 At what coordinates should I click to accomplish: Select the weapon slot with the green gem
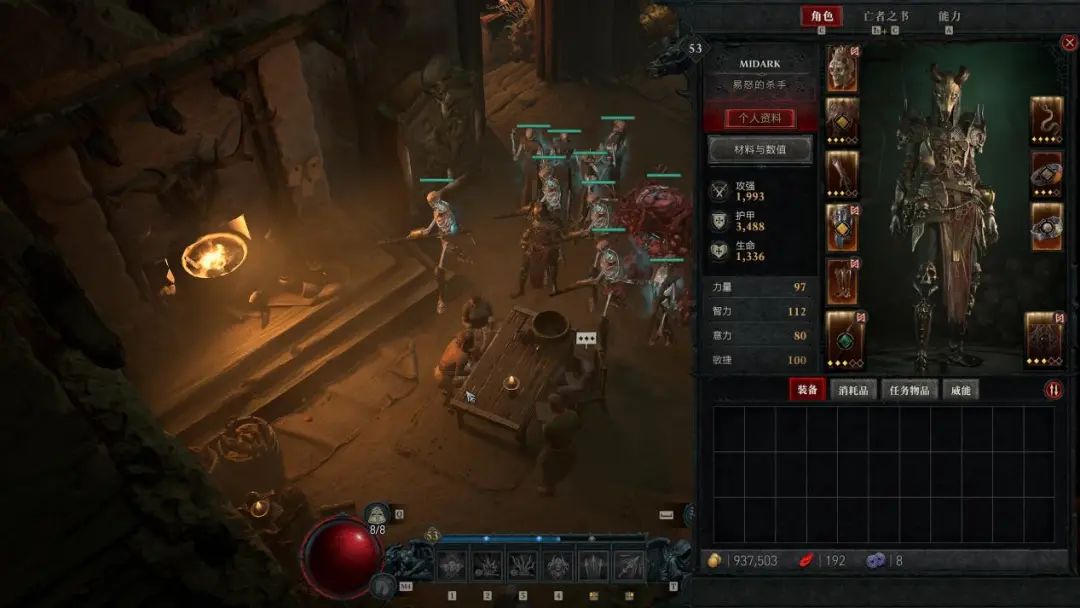[x=842, y=336]
